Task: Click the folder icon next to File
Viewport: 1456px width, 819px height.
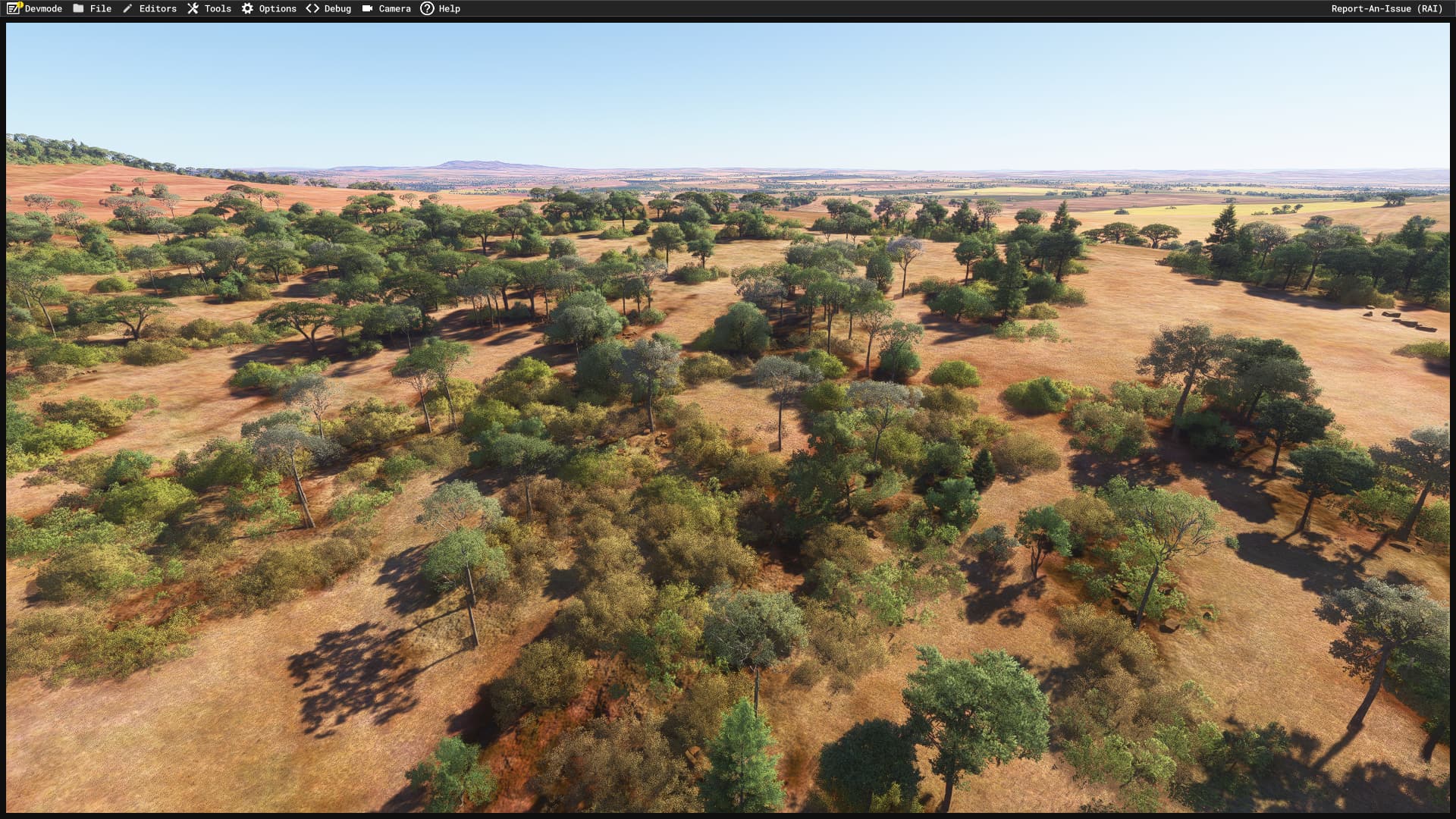Action: [x=78, y=8]
